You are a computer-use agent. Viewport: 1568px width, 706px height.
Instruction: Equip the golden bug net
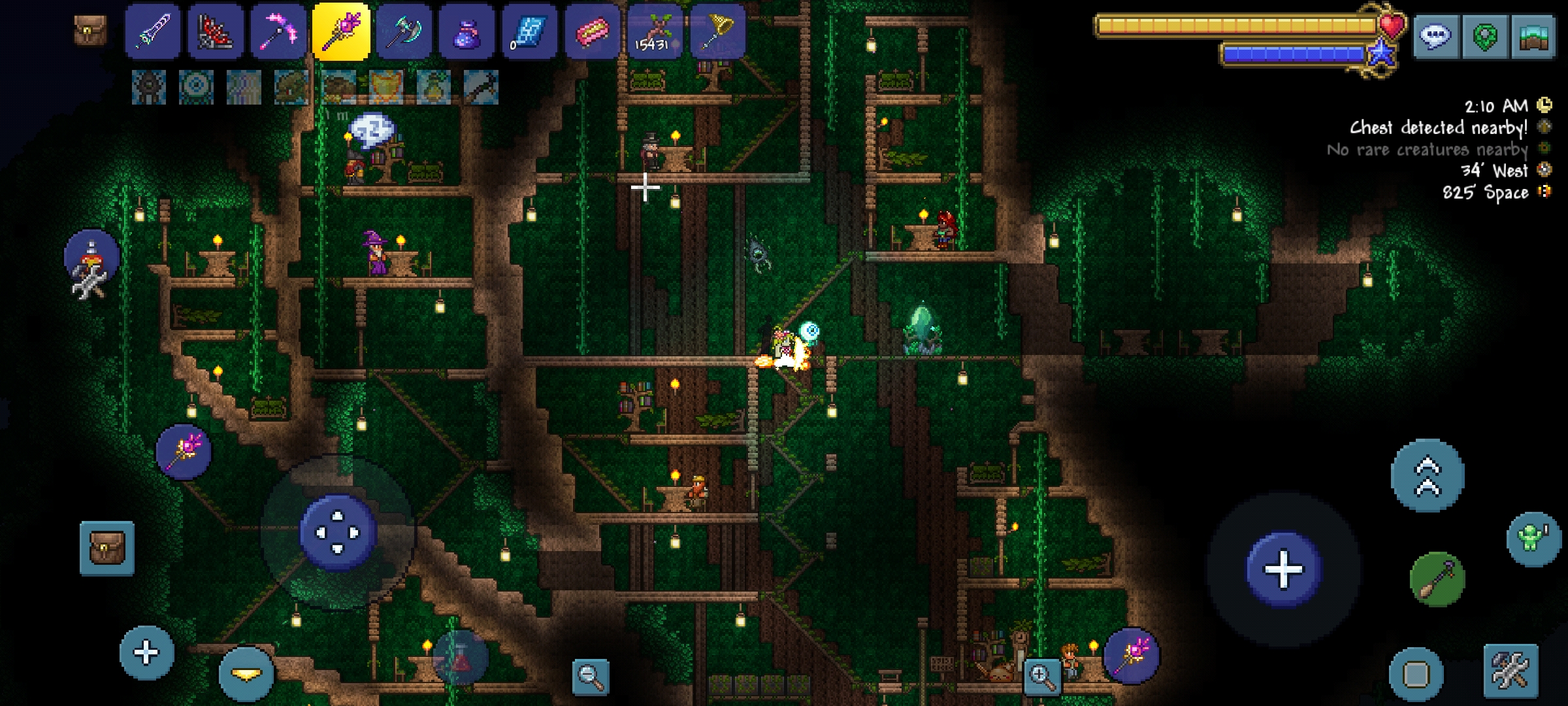(717, 33)
